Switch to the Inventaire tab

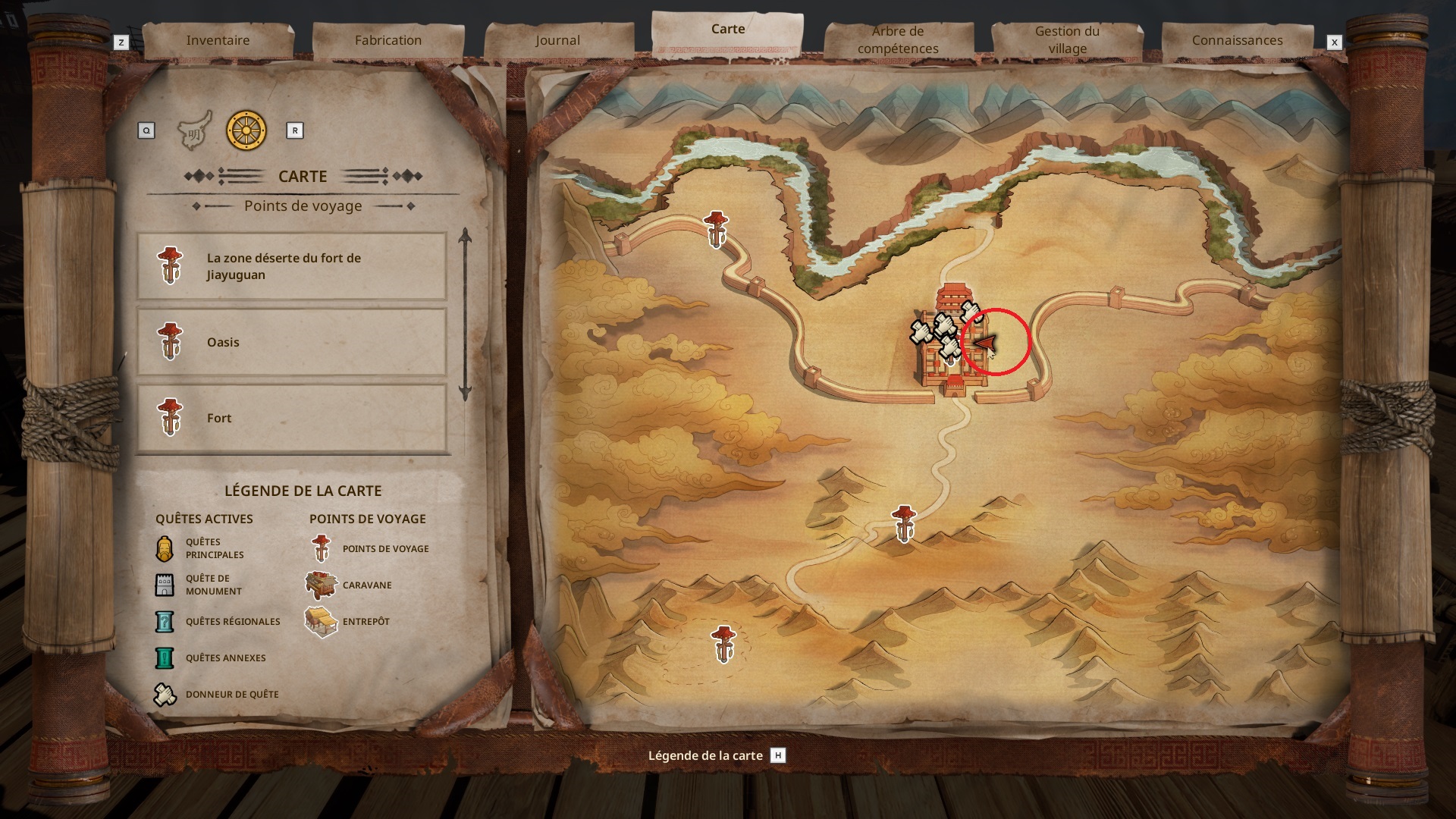[218, 40]
